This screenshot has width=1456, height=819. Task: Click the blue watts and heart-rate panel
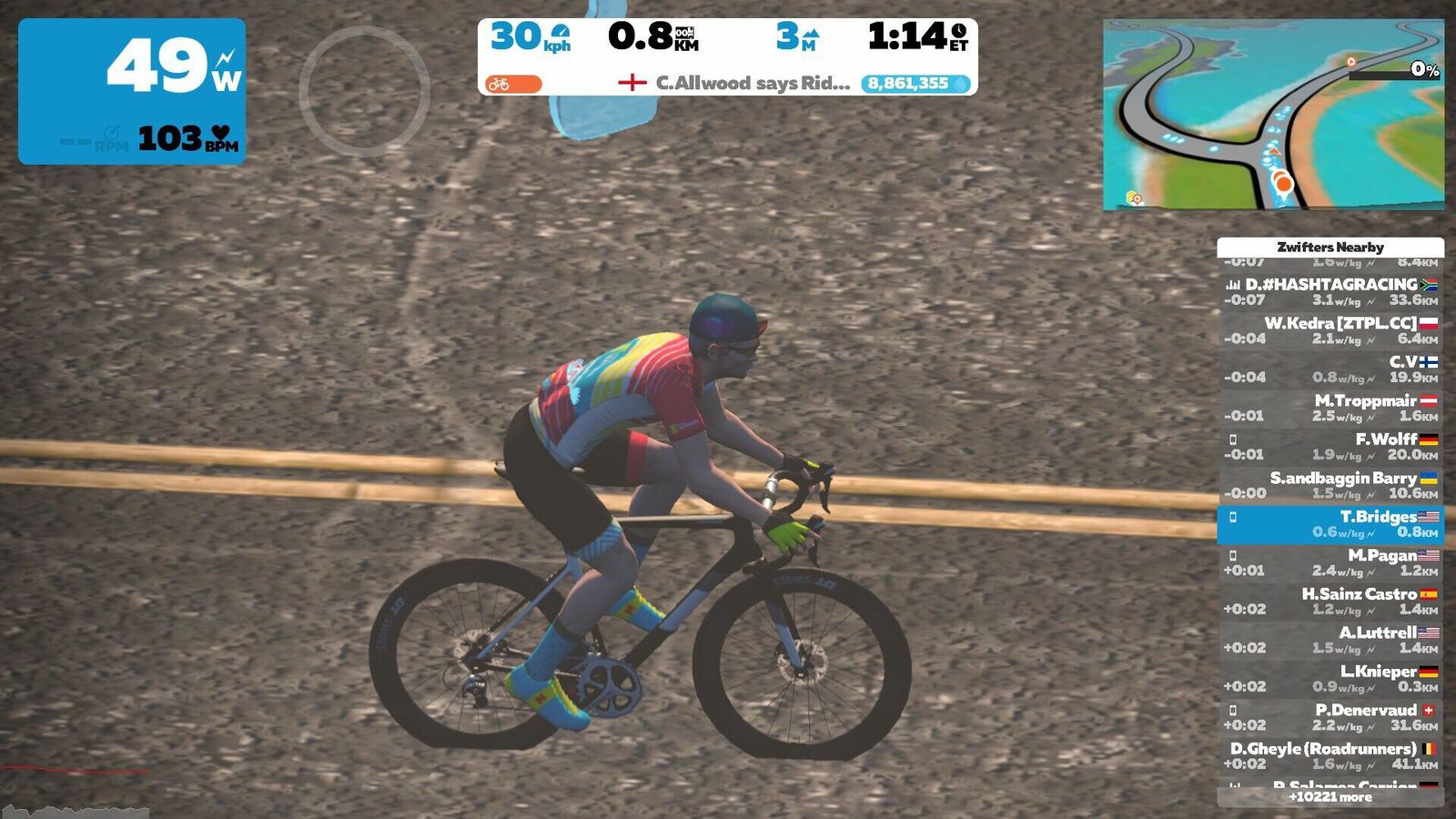[x=132, y=91]
